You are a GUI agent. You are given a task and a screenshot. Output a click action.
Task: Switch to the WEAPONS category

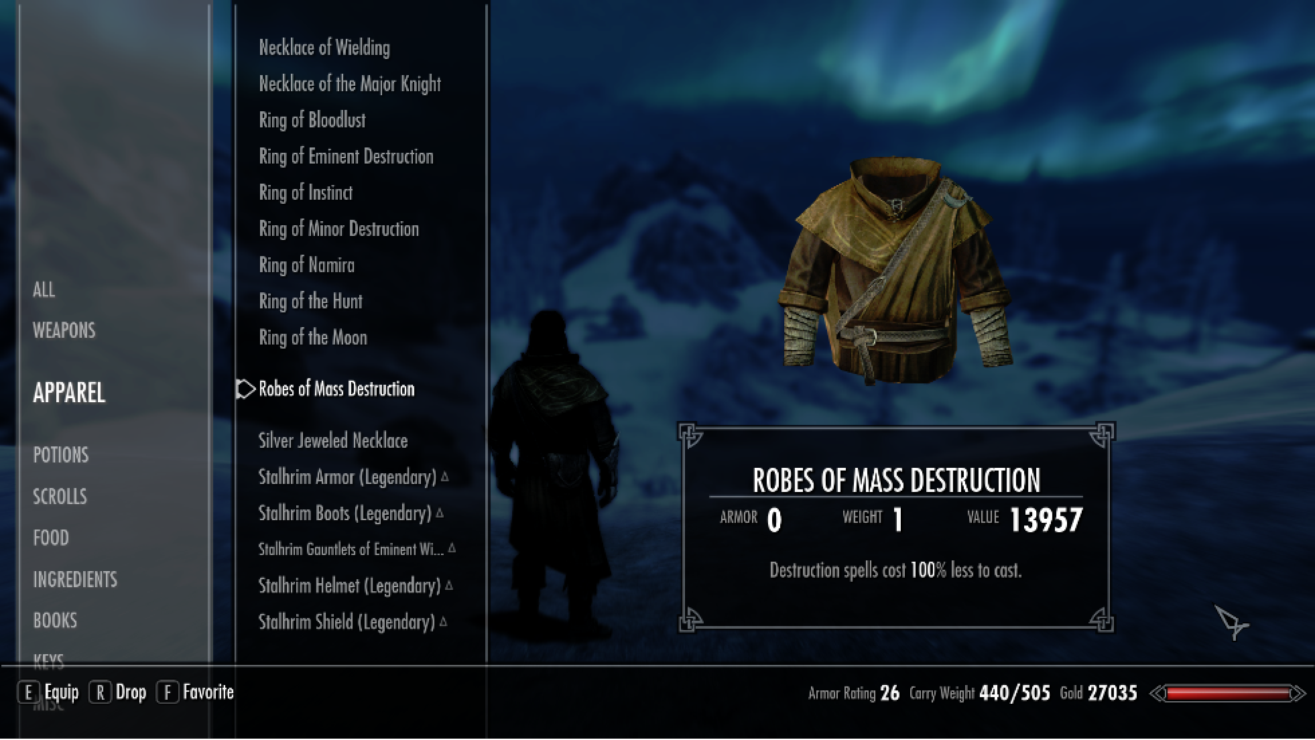pos(64,330)
